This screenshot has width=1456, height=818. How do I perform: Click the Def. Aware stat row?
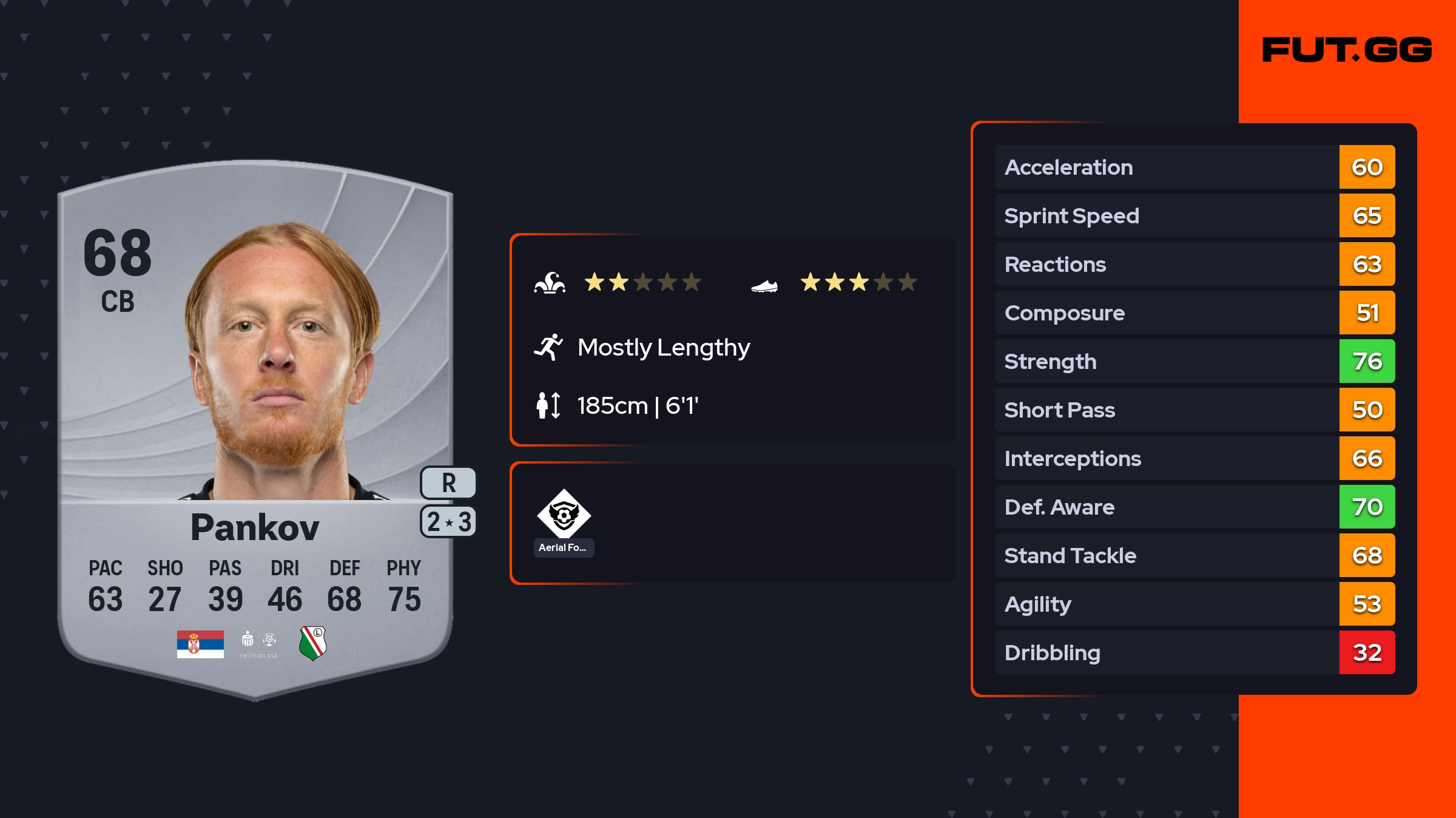[x=1194, y=507]
